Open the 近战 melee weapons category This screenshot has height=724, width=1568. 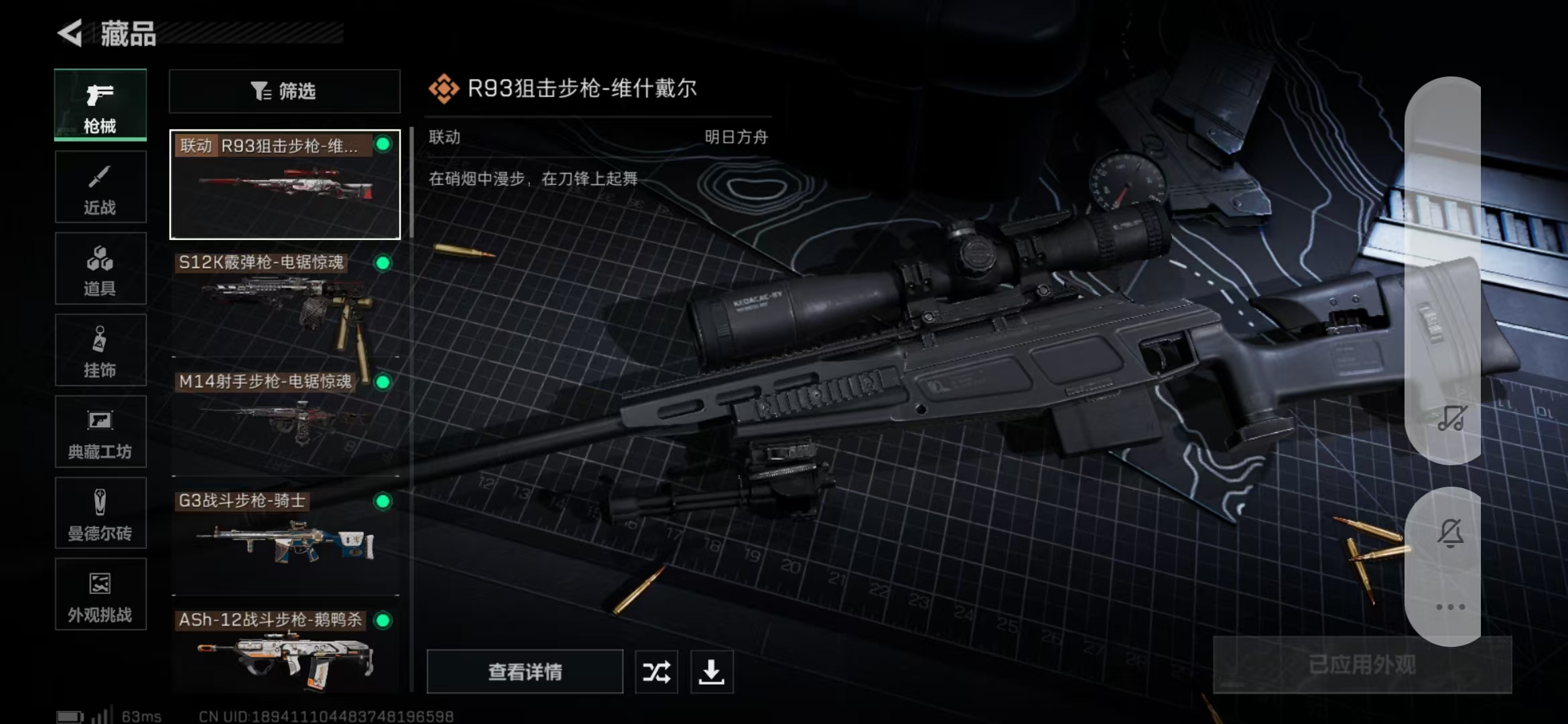click(101, 186)
